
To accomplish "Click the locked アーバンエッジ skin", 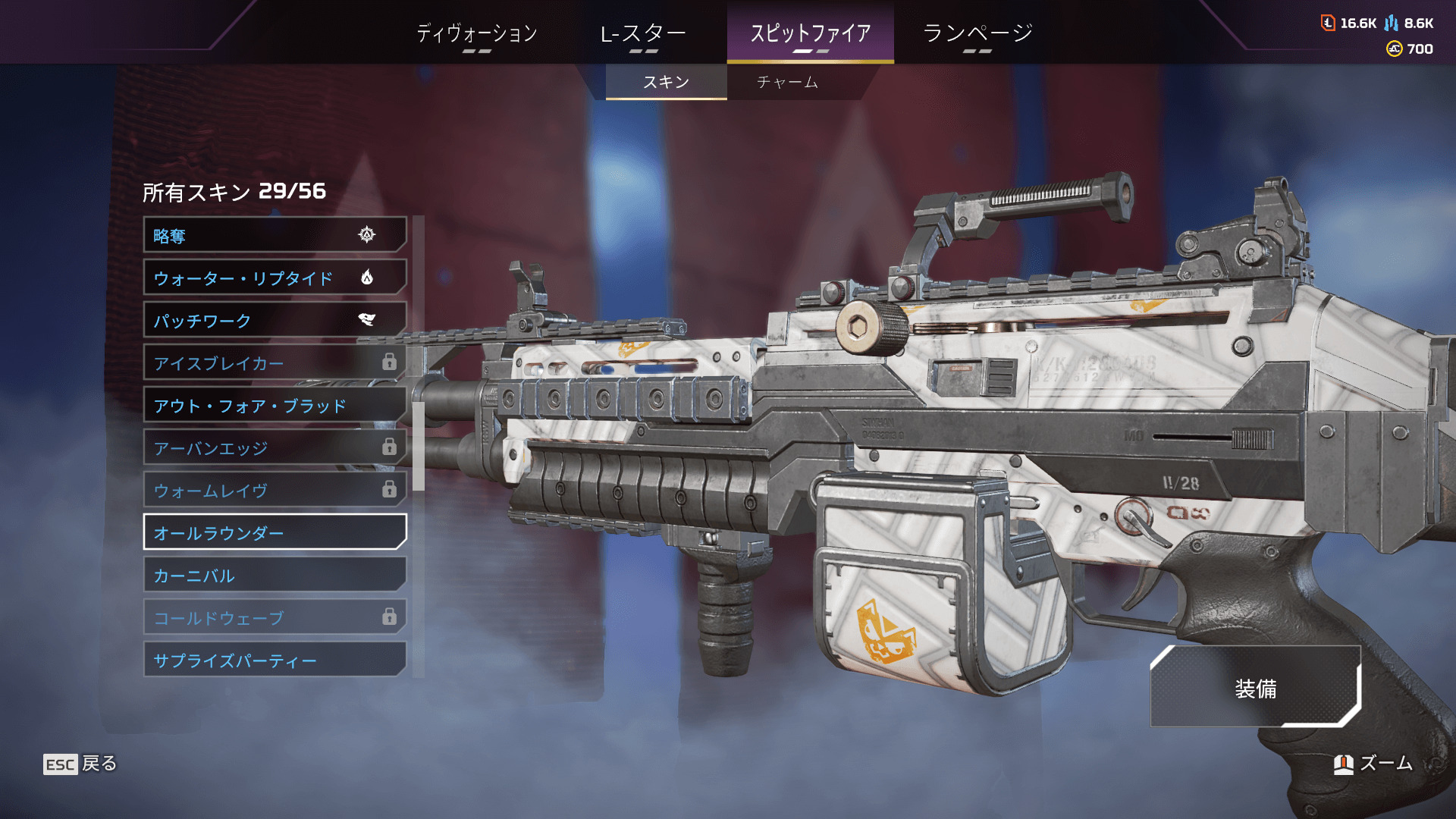I will 275,447.
